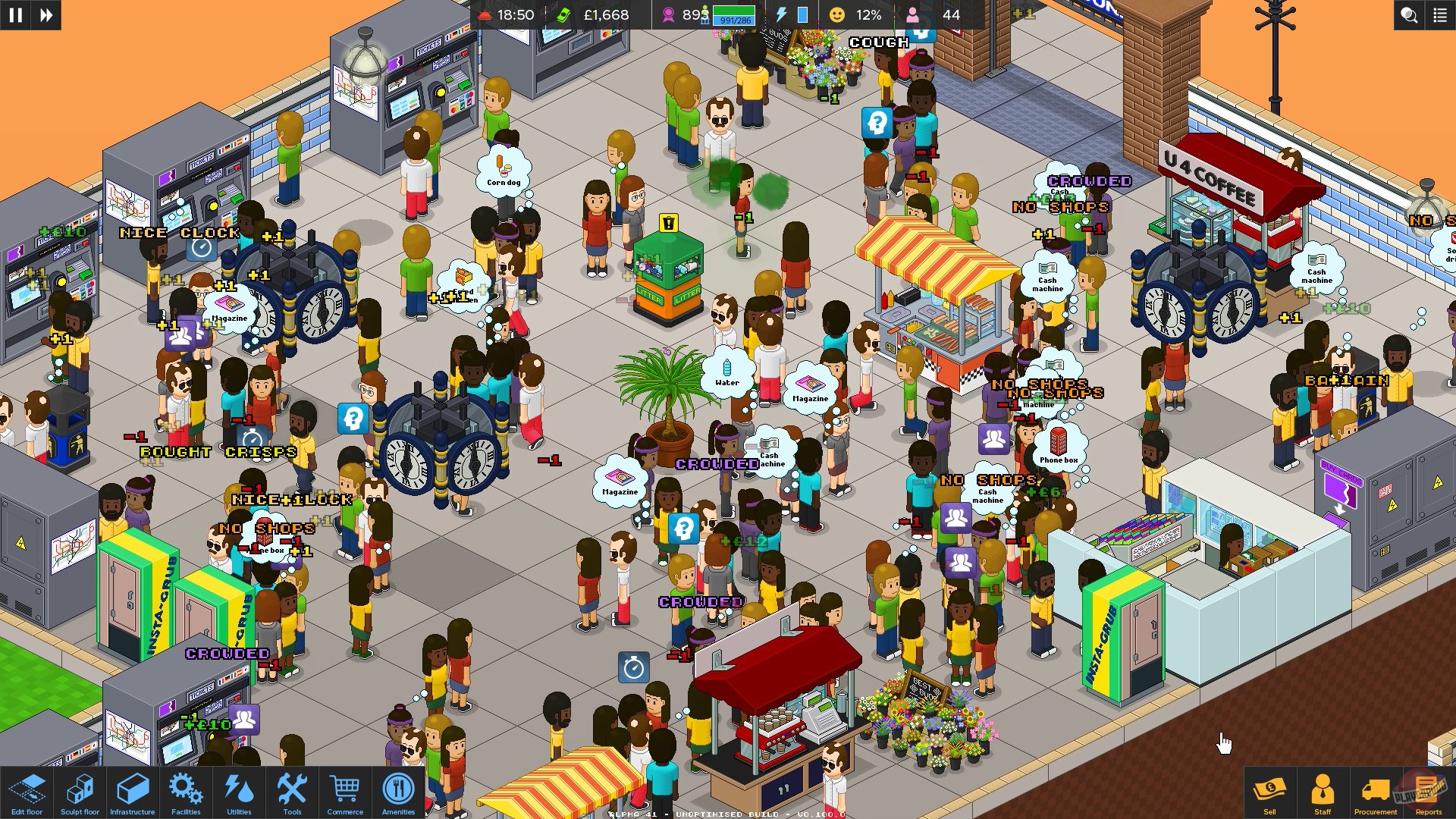Click the Sell button

coord(1271,792)
